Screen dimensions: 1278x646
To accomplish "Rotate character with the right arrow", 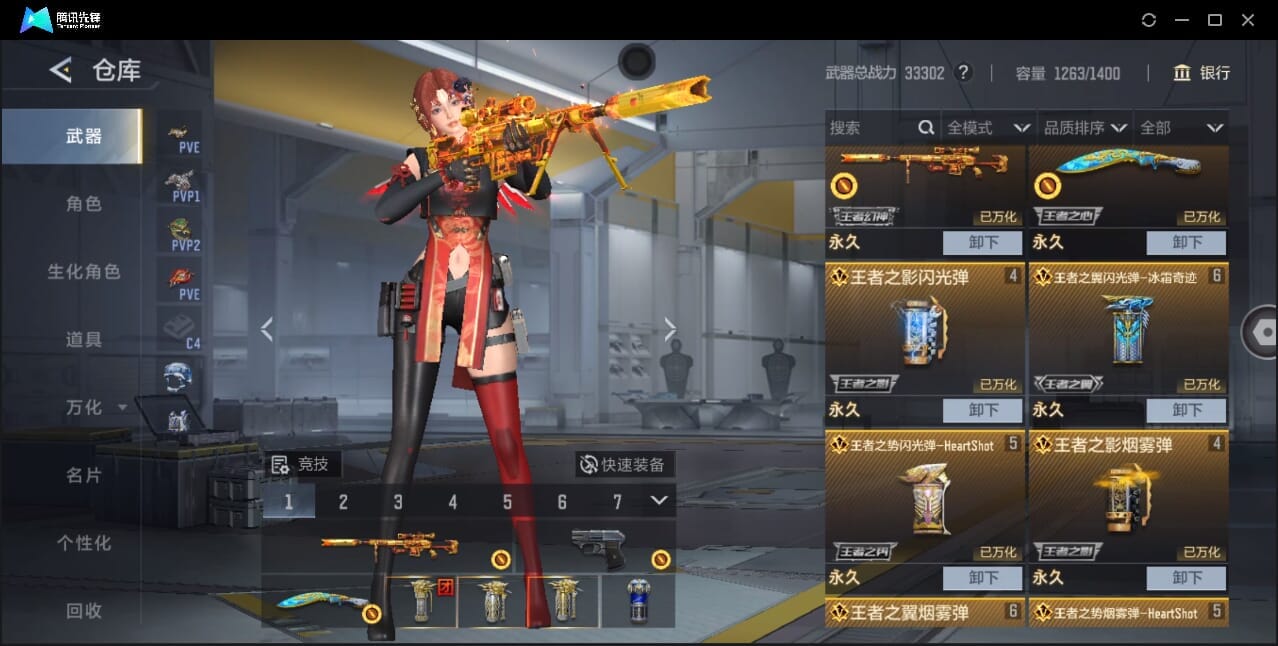I will point(670,329).
